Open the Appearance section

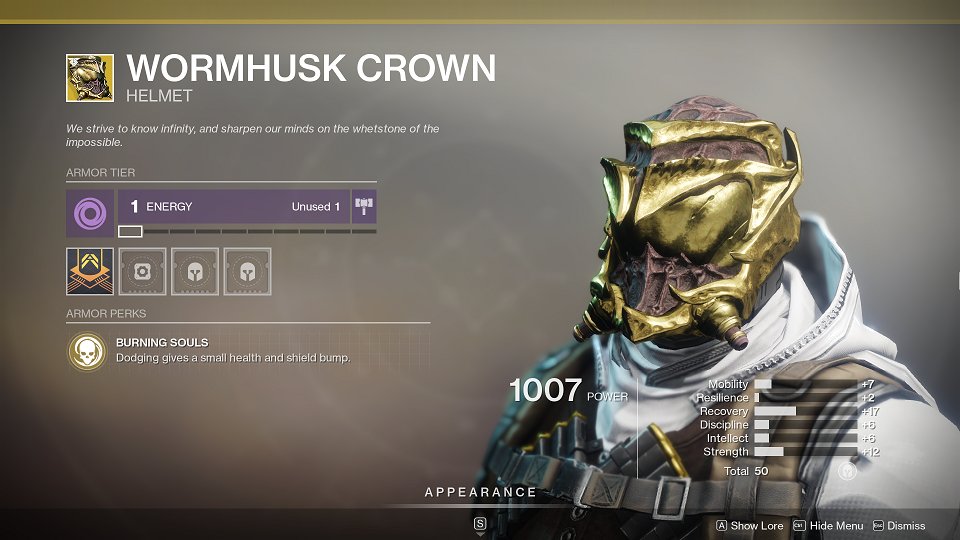click(480, 493)
